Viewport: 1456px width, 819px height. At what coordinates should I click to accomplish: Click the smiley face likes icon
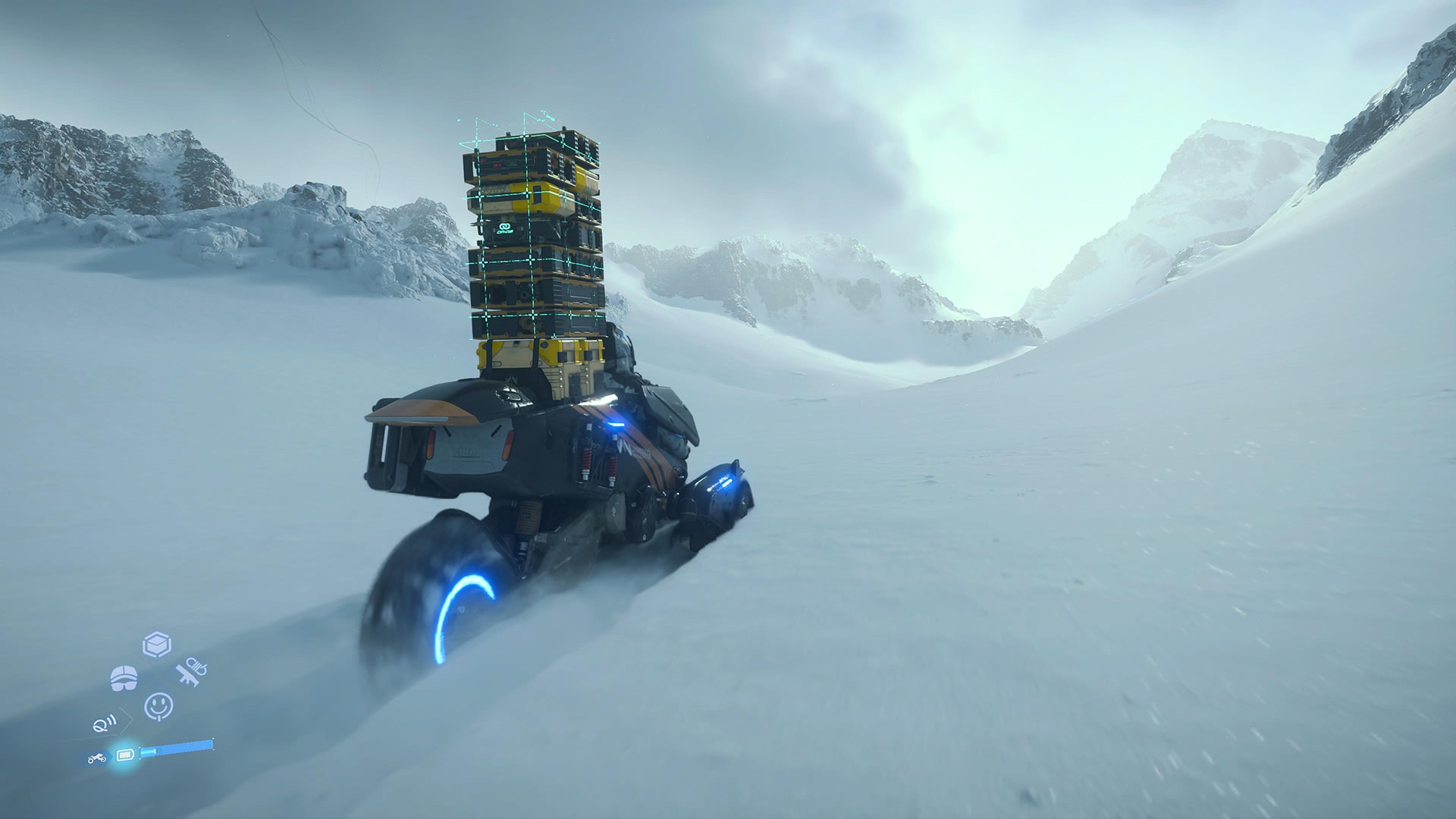click(158, 706)
